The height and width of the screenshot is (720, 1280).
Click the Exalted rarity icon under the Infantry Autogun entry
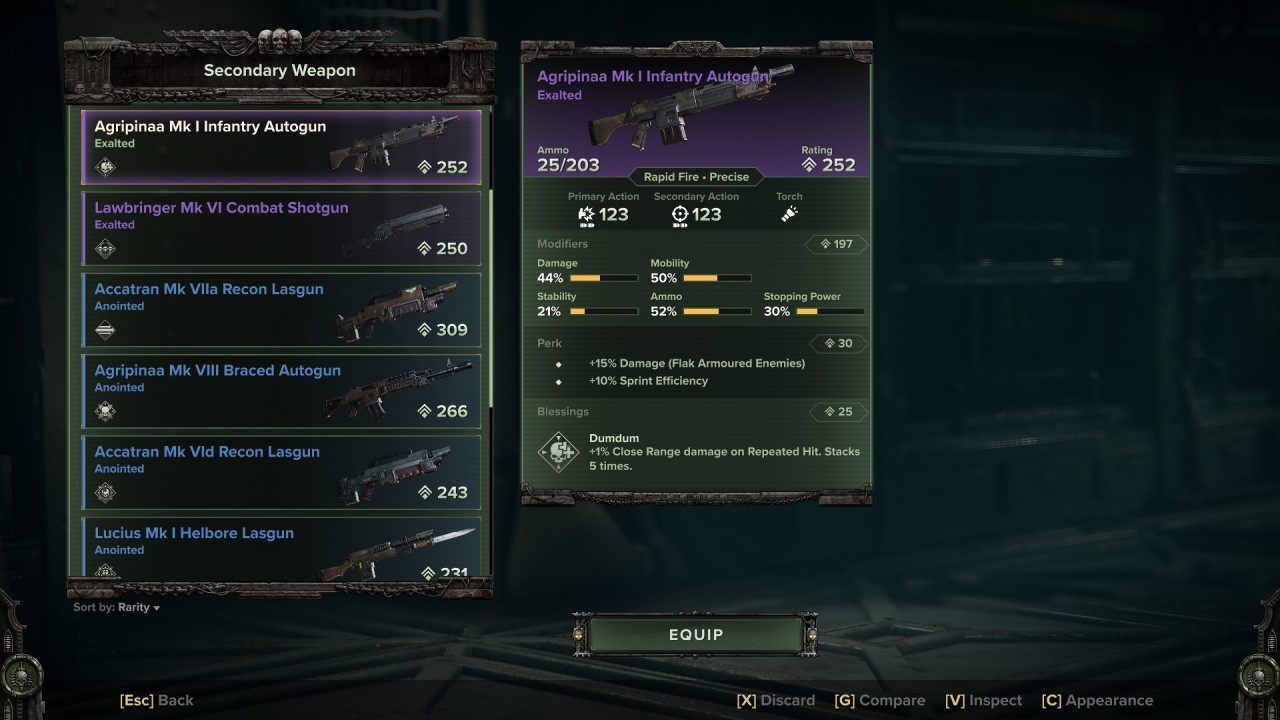[104, 168]
